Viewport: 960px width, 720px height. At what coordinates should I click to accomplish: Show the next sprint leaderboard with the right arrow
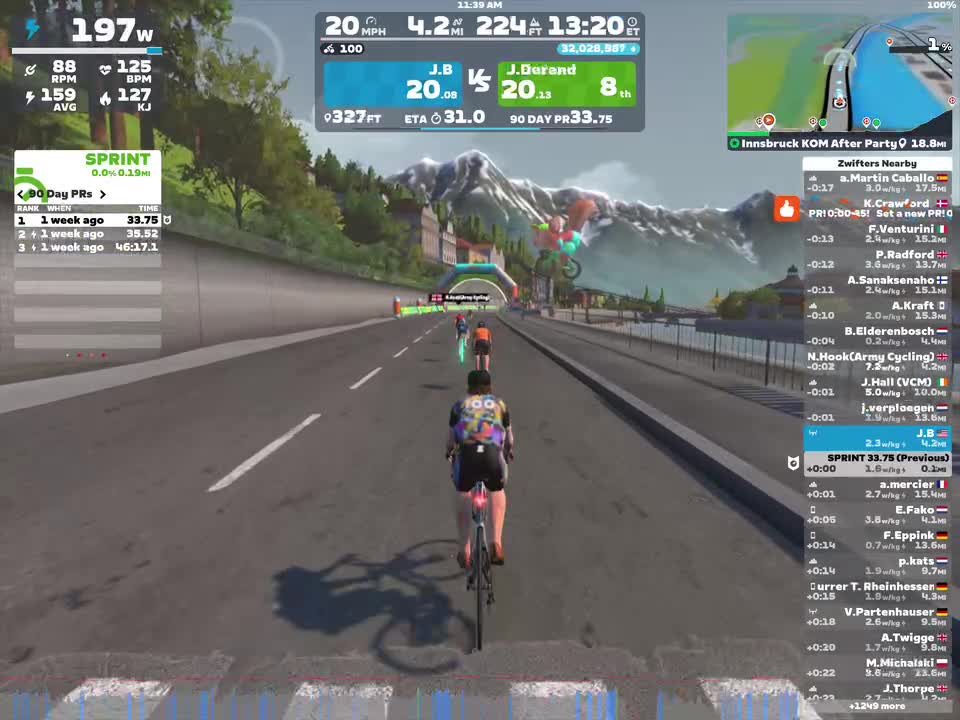(x=102, y=194)
